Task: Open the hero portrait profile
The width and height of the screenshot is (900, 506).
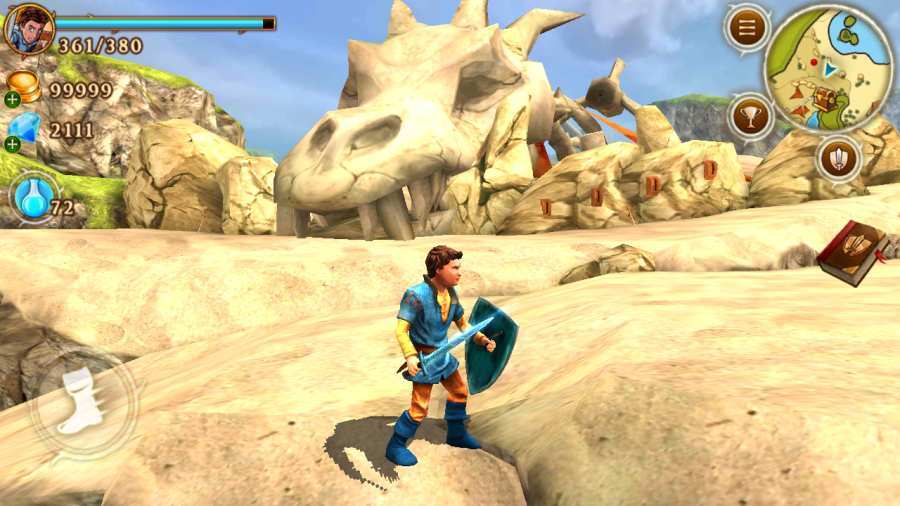Action: click(x=27, y=28)
